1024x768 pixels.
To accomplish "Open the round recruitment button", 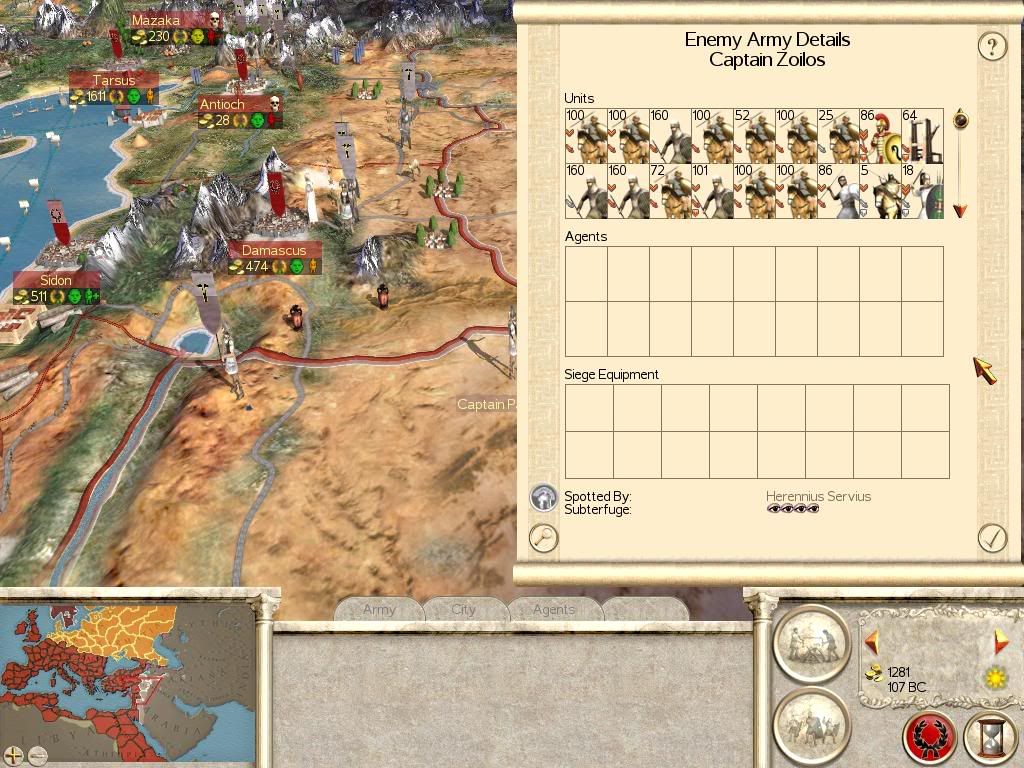I will point(811,725).
